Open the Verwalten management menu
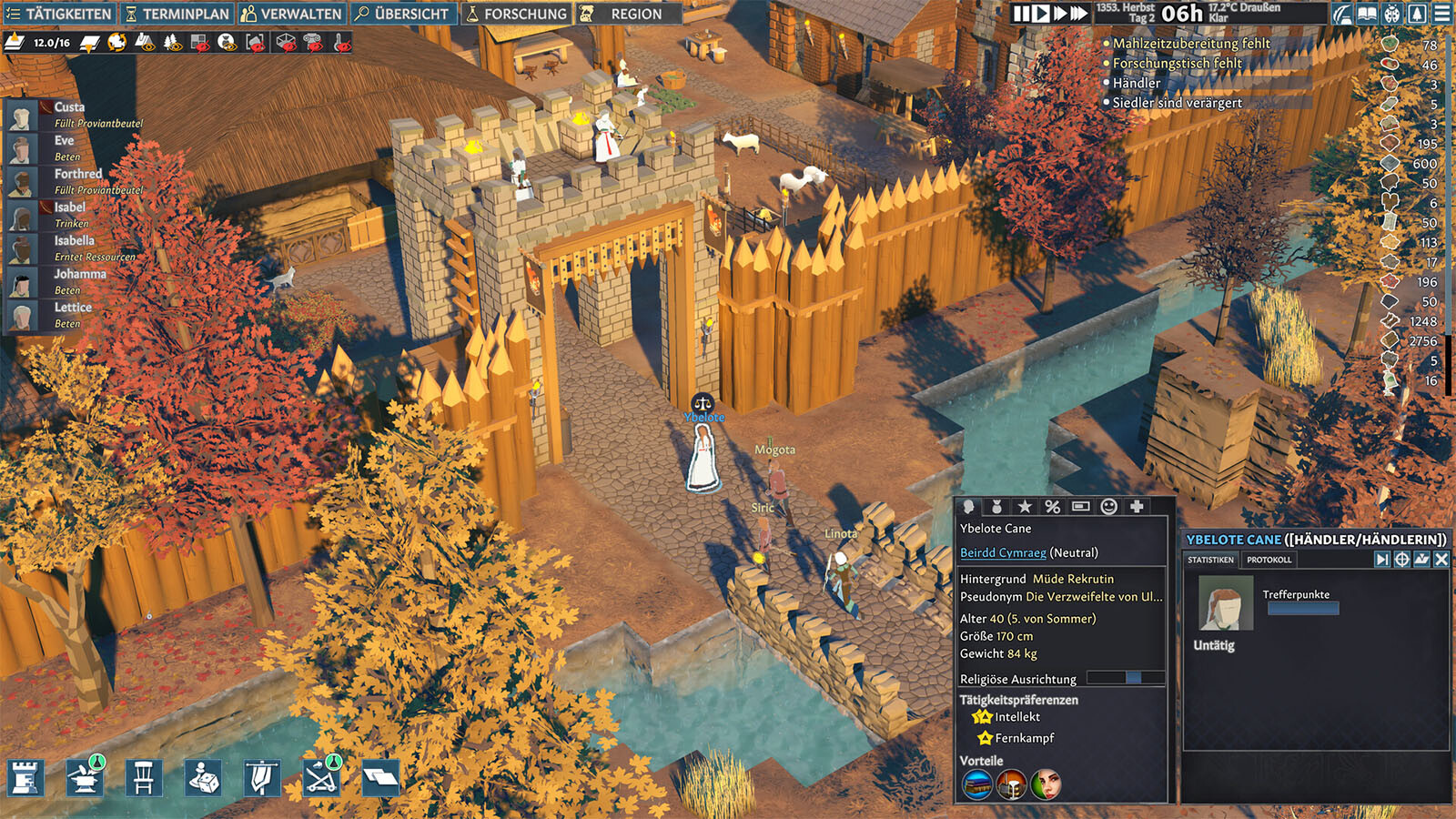Viewport: 1456px width, 819px height. coord(291,14)
